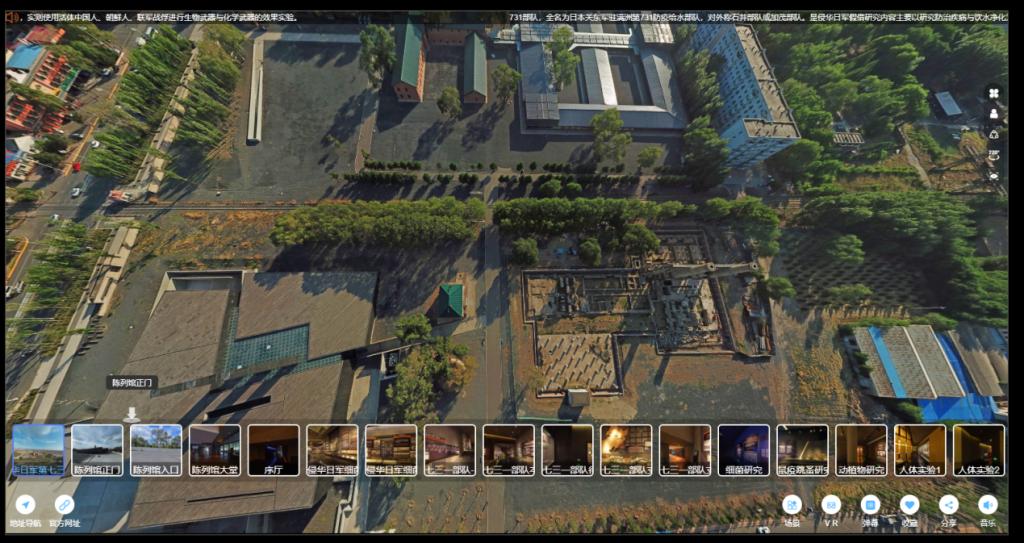Toggle the 场景 scene list button
Viewport: 1024px width, 543px height.
[x=792, y=505]
